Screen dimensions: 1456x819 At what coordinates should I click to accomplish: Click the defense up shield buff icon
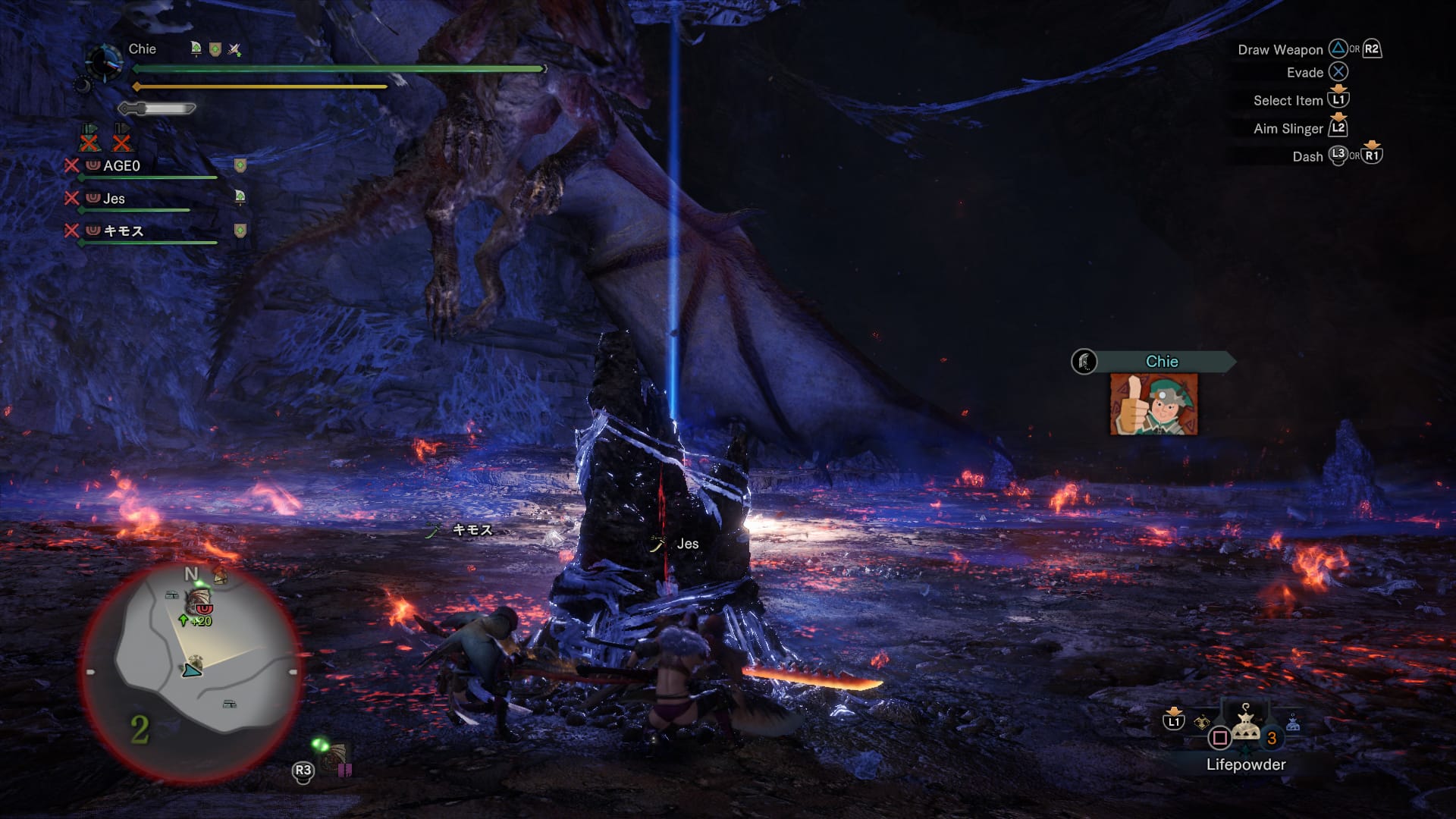215,49
